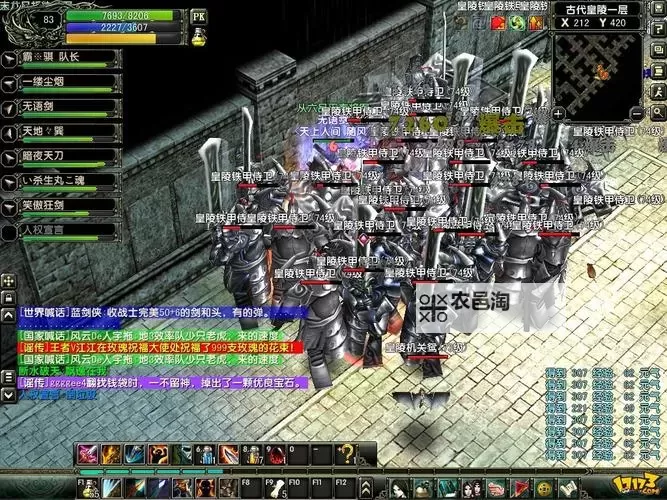Image resolution: width=667 pixels, height=500 pixels.
Task: Click the red fist buff icon
Action: [497, 23]
